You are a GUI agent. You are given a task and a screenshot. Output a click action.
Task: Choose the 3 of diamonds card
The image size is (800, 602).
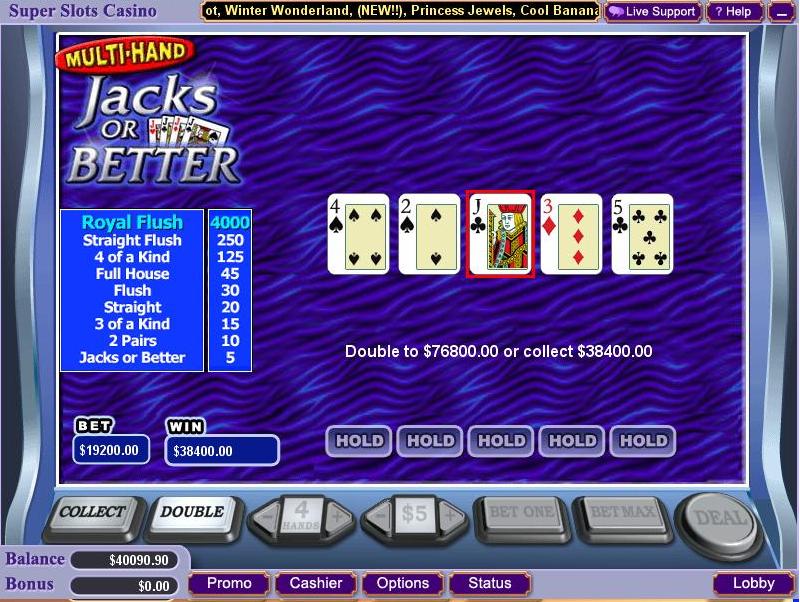point(571,234)
